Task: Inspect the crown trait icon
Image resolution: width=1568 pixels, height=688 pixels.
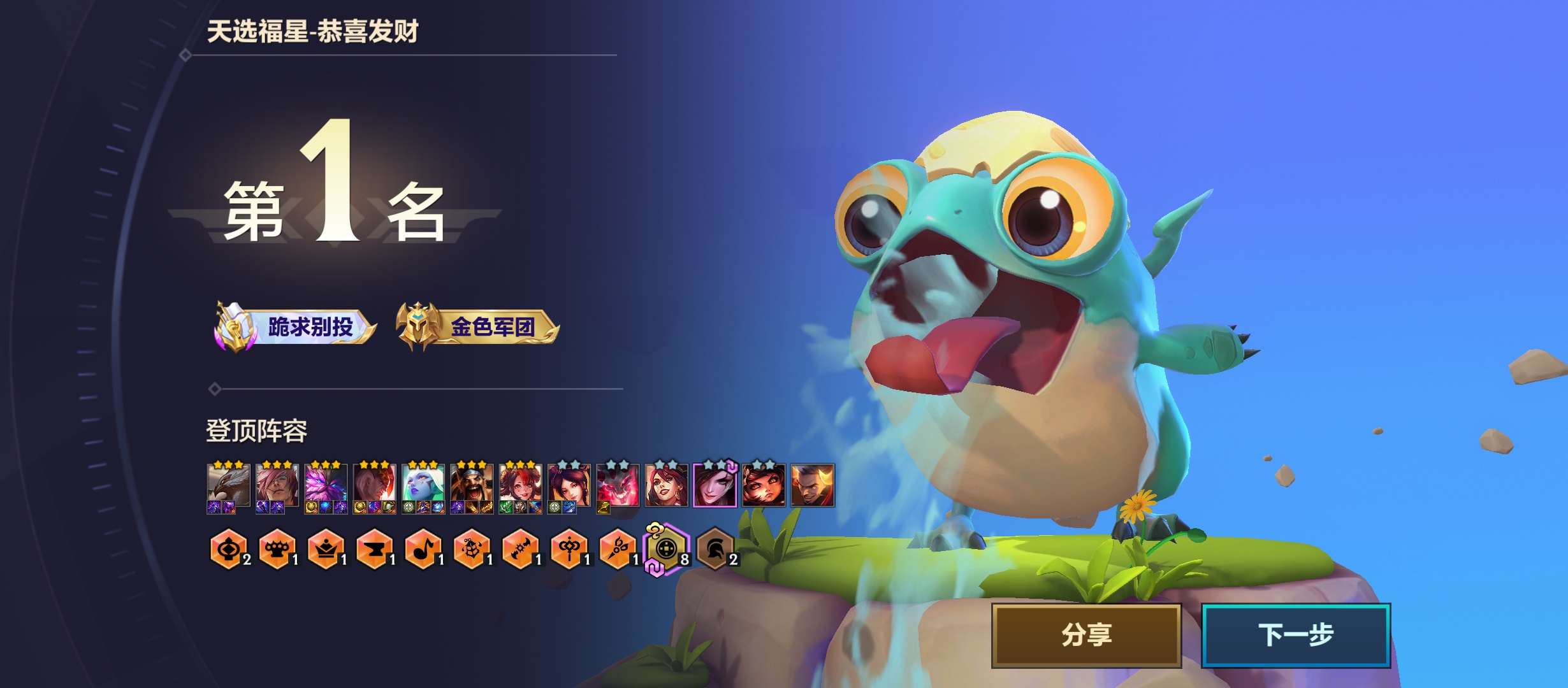Action: 326,548
